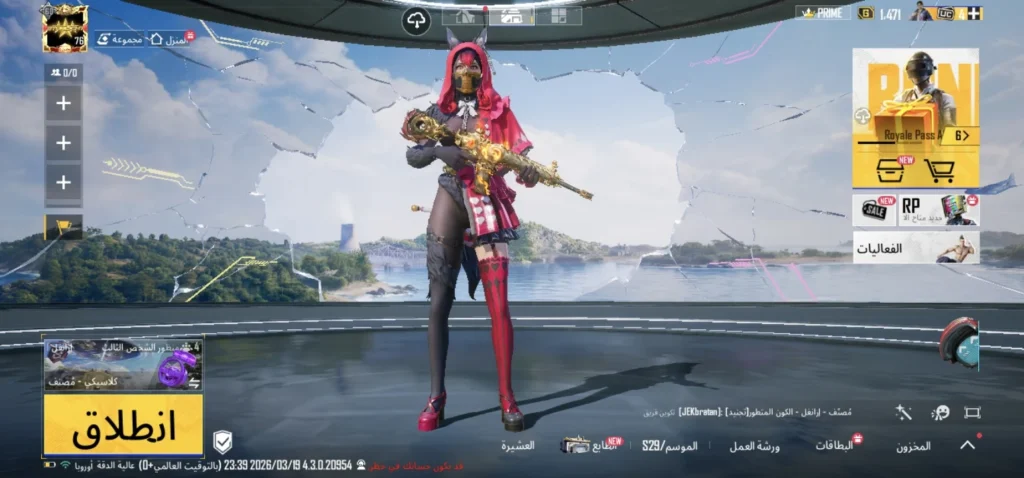This screenshot has width=1024, height=478.
Task: Open the الموسم S29 season menu
Action: tap(670, 444)
